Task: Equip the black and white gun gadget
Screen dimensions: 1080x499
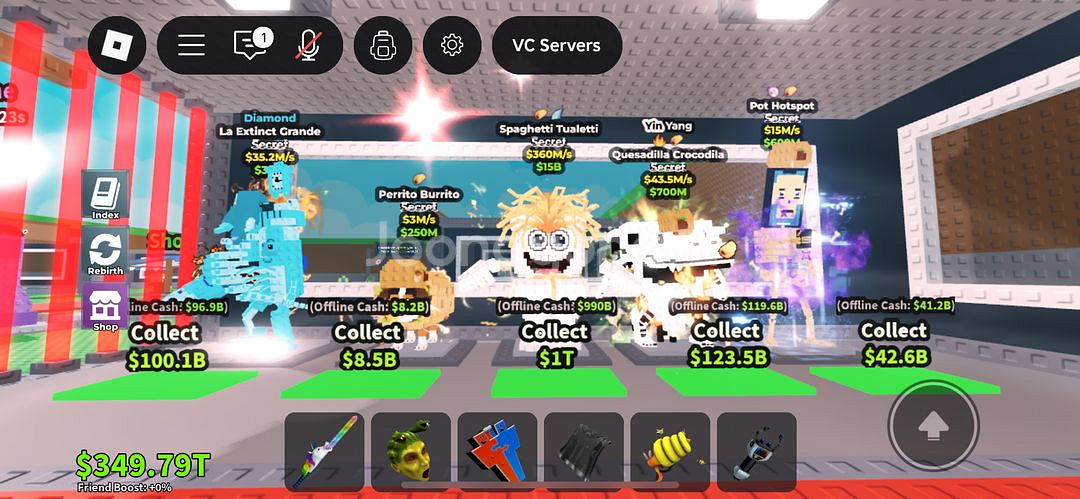Action: click(x=756, y=452)
